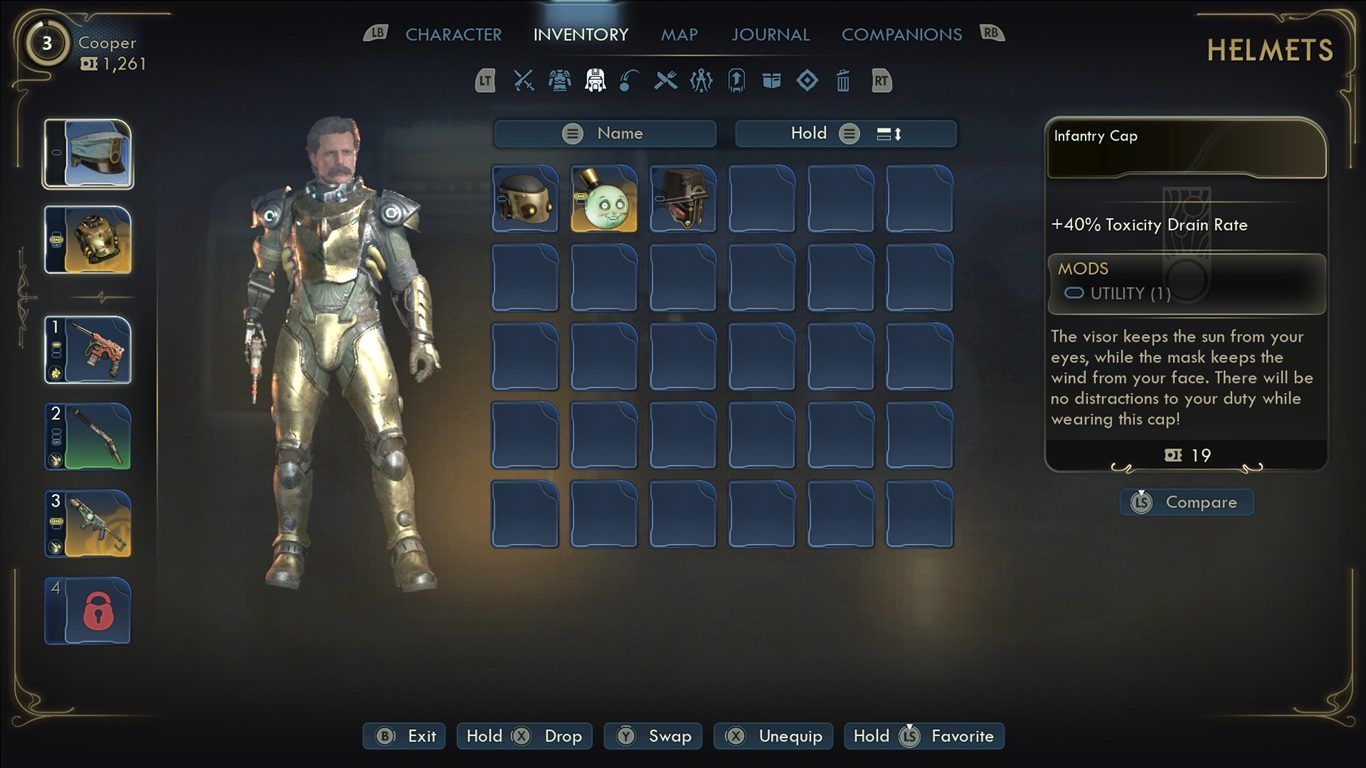Open the Journal tab
The width and height of the screenshot is (1366, 768).
pos(770,35)
